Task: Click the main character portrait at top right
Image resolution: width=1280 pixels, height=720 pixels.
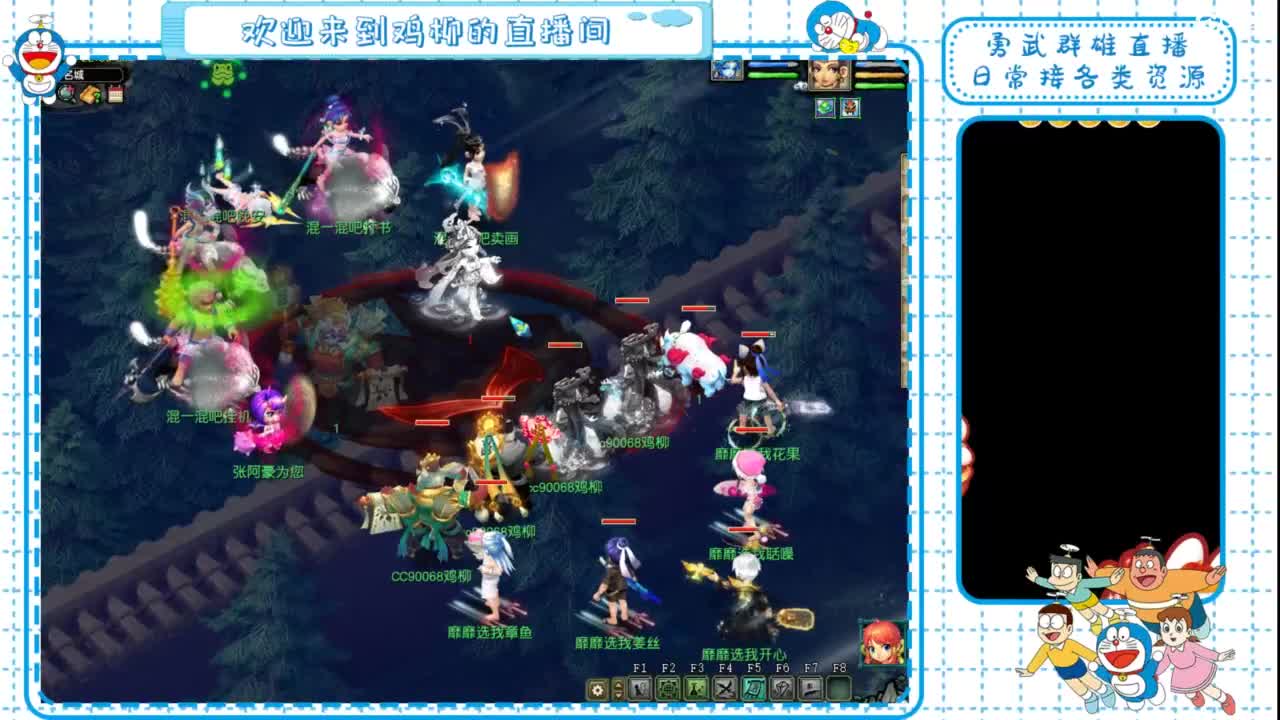Action: click(830, 76)
